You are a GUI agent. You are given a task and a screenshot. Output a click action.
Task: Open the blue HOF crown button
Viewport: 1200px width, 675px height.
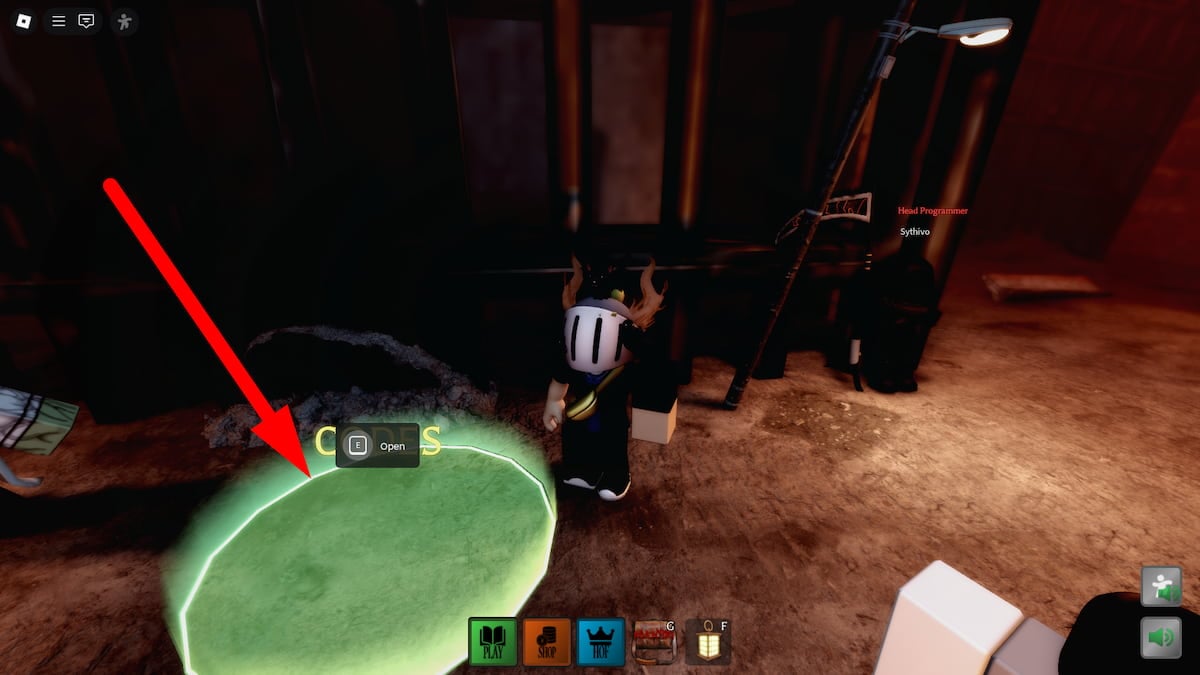[601, 641]
